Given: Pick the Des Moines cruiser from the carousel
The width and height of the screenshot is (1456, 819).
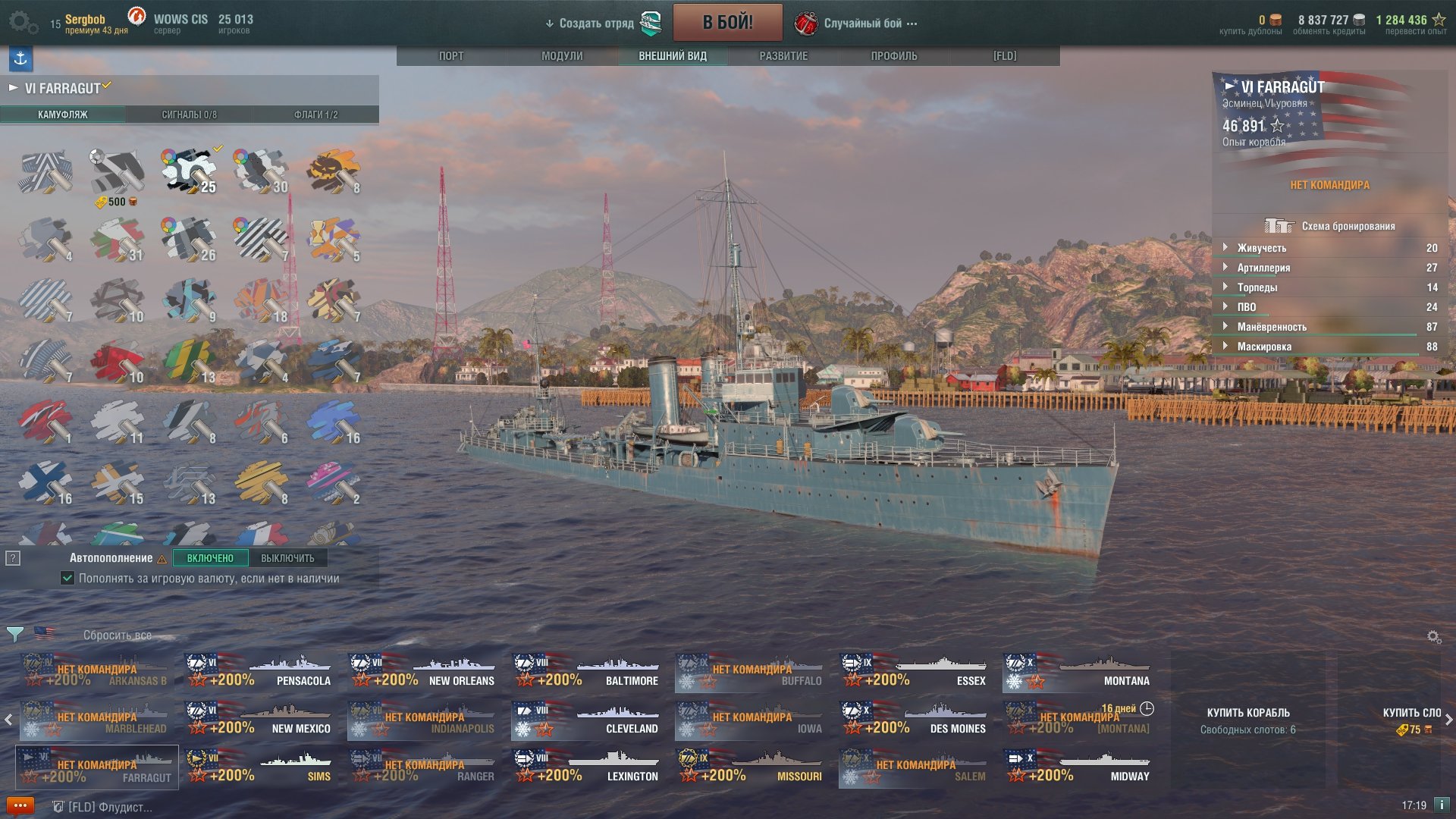Looking at the screenshot, I should coord(915,720).
